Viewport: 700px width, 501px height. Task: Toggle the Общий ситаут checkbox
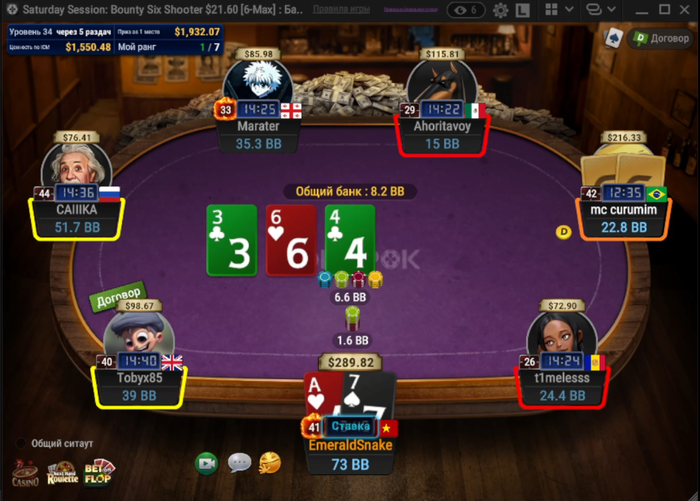(x=20, y=442)
